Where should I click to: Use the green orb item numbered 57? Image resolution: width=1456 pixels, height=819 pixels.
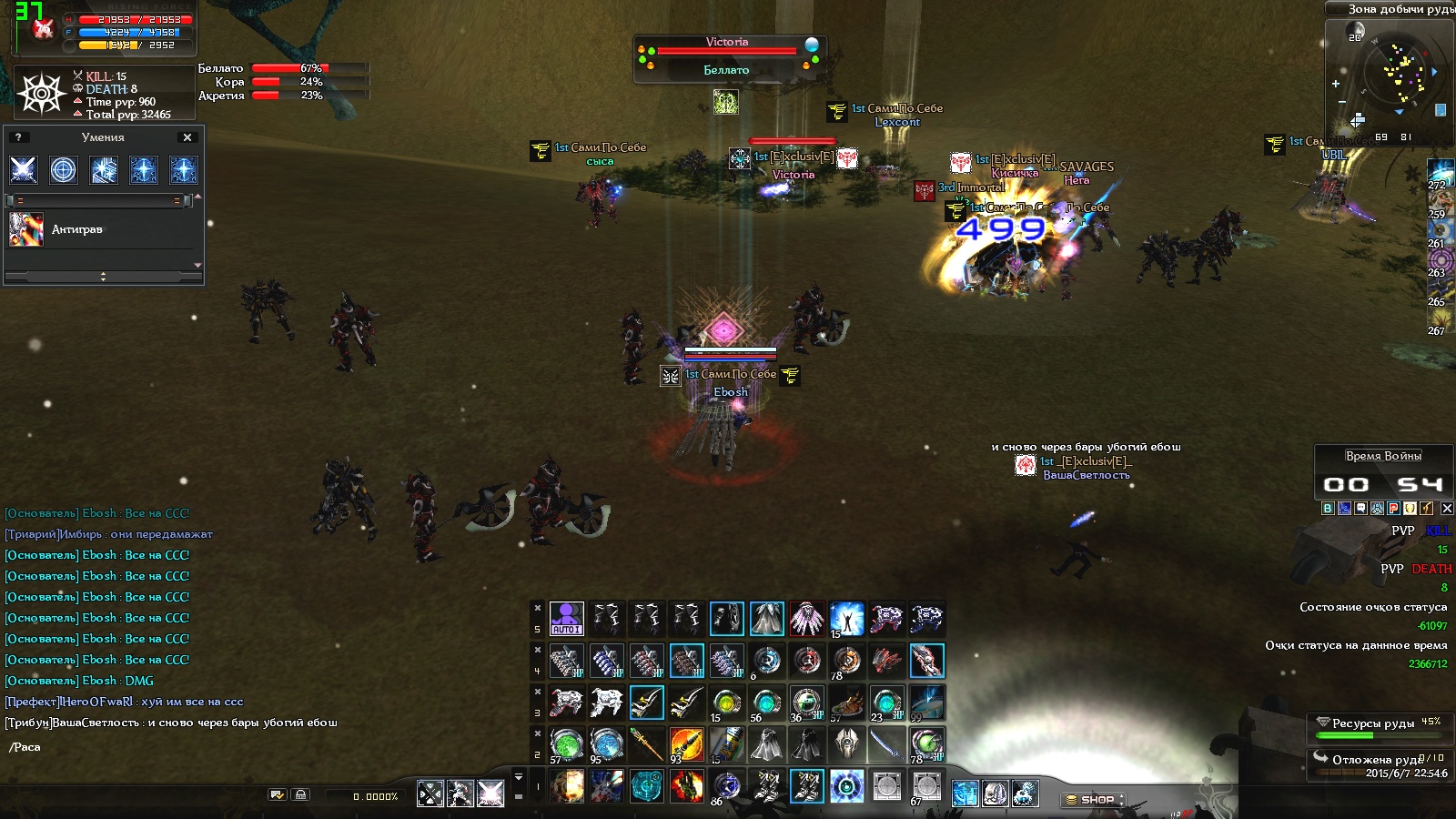coord(566,744)
